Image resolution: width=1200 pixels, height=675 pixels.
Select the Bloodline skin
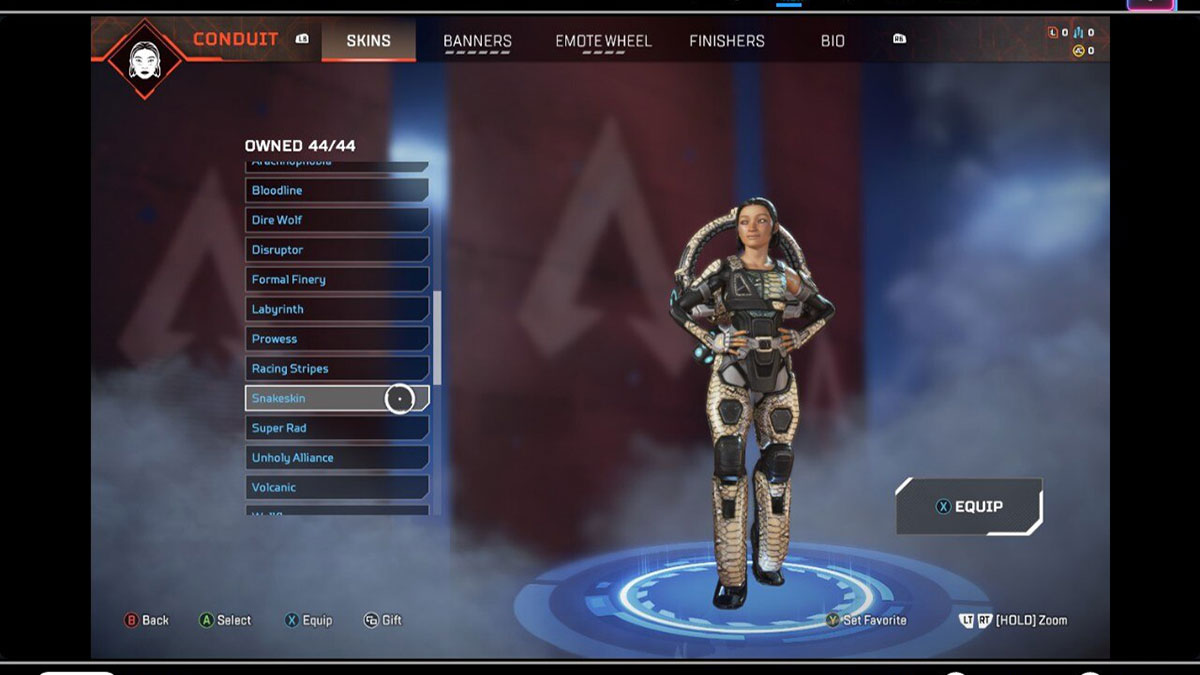click(336, 190)
